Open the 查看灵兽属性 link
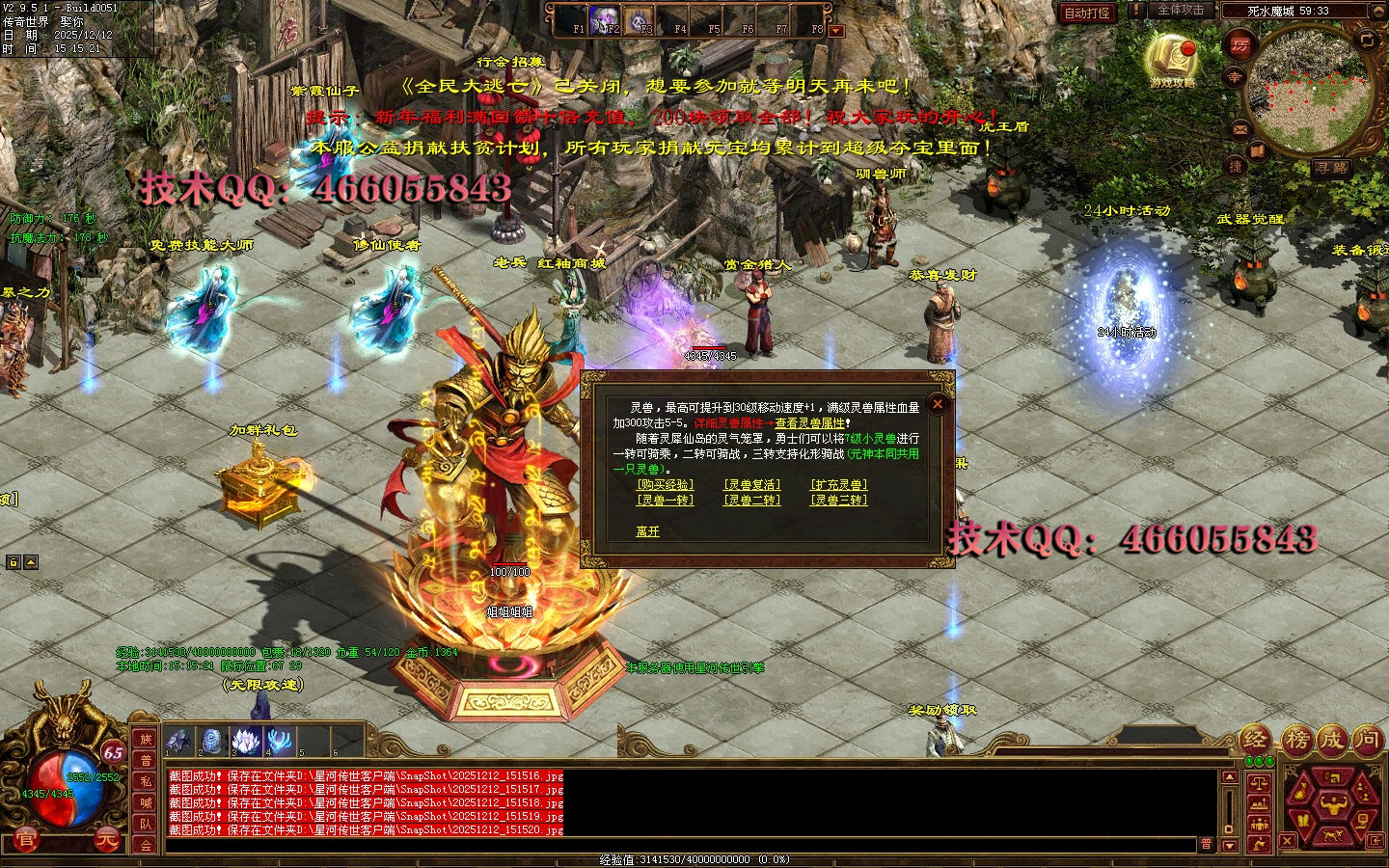Screen dimensions: 1389x868 click(x=810, y=423)
